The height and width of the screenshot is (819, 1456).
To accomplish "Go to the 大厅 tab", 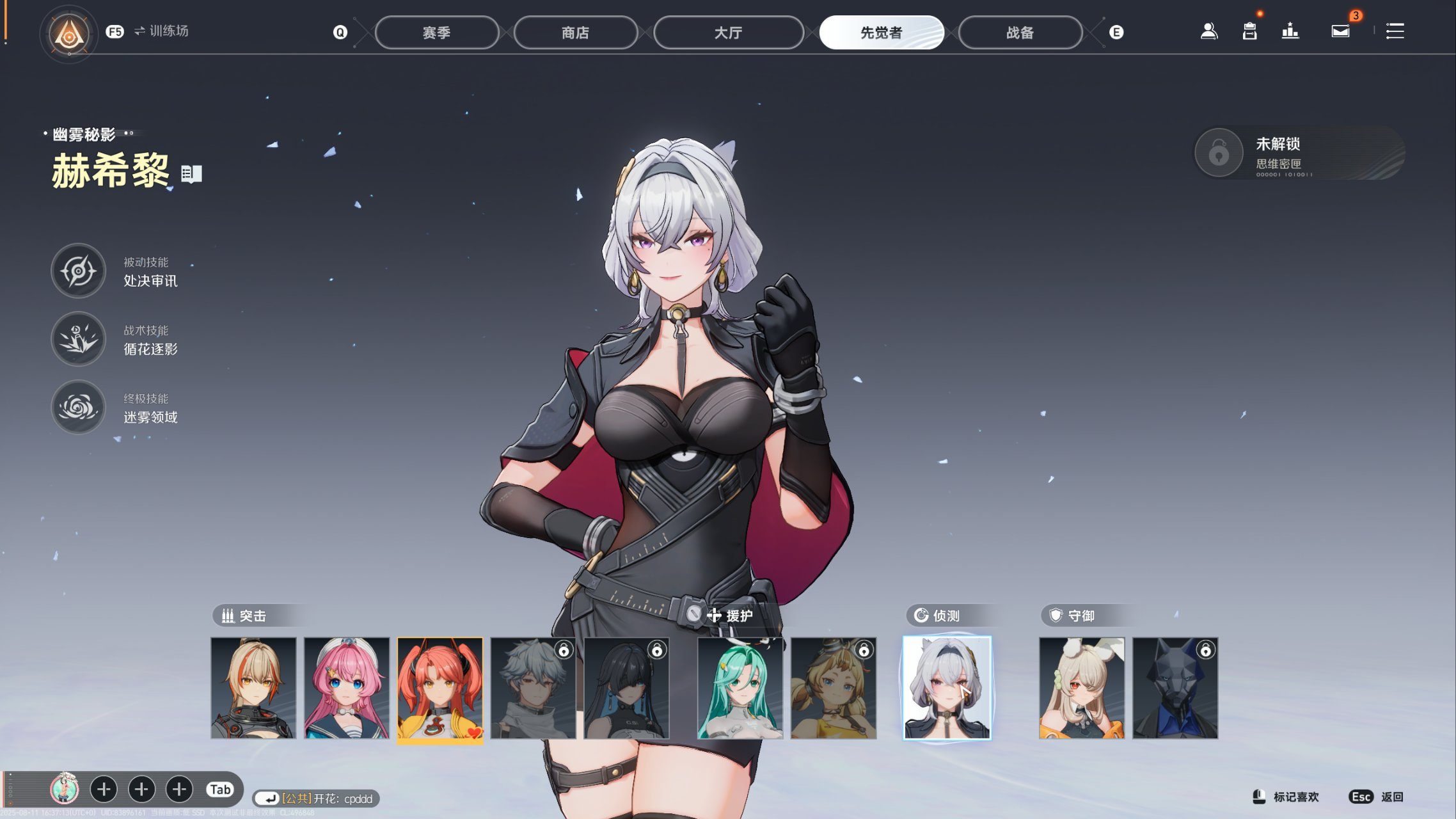I will pyautogui.click(x=728, y=33).
